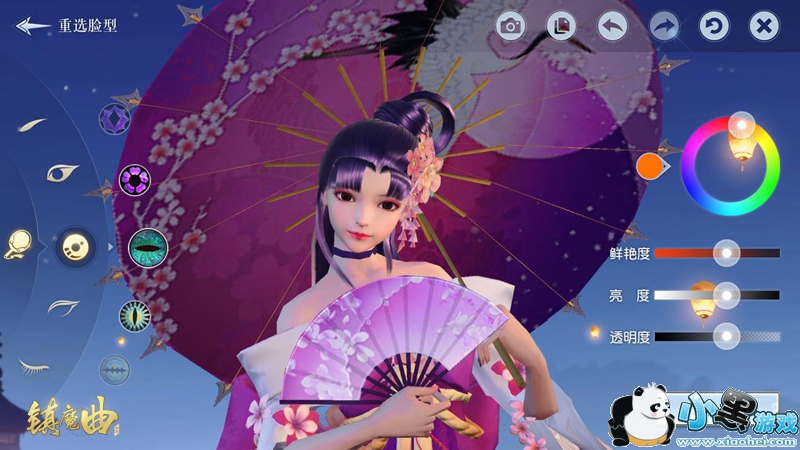Open the eyelash category

(33, 365)
